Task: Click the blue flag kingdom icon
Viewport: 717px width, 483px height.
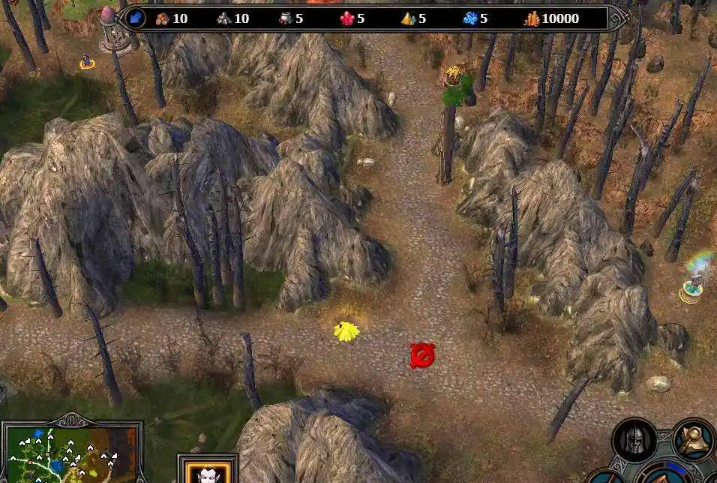Action: [136, 18]
